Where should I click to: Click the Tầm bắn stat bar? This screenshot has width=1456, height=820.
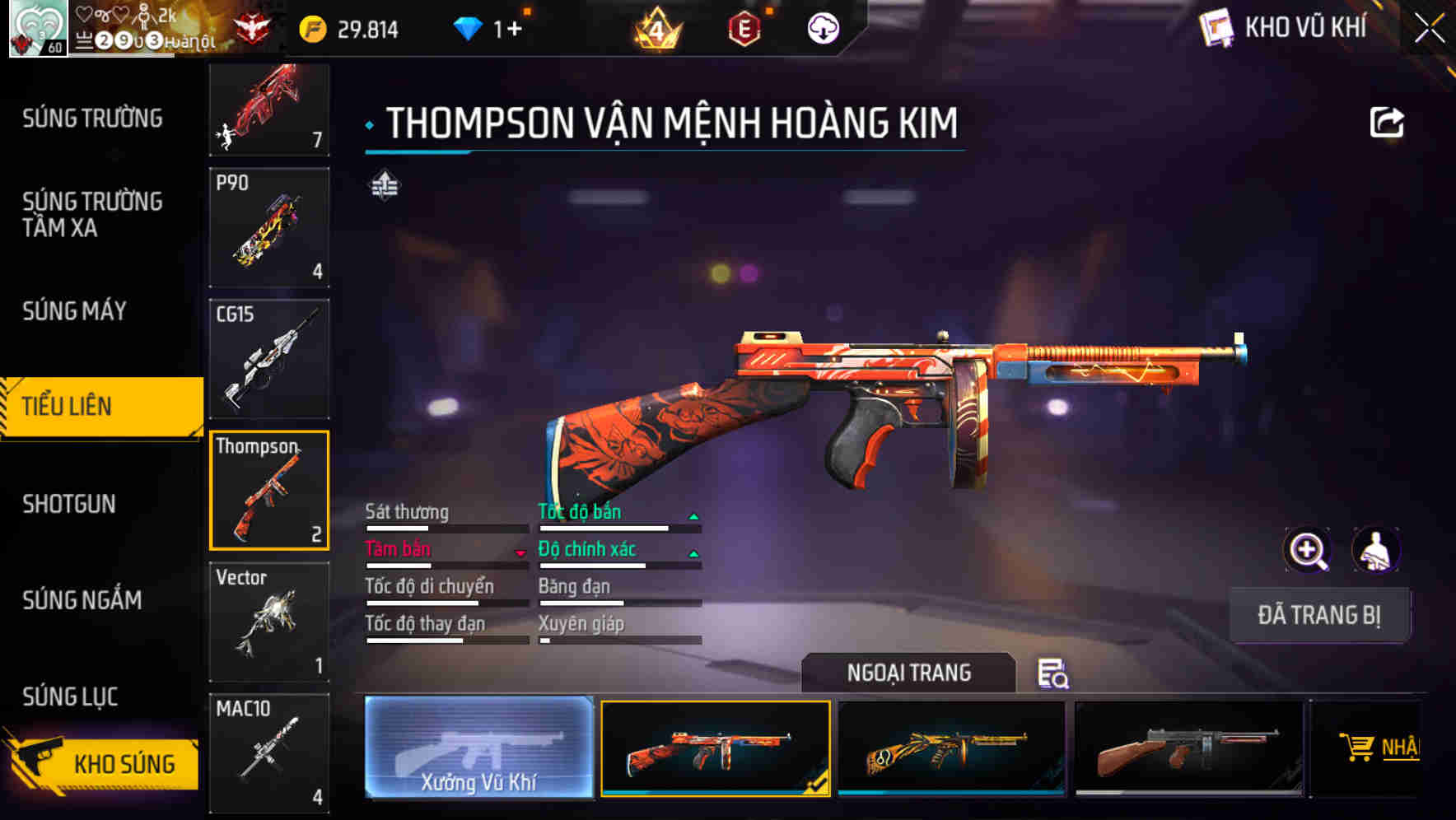click(x=445, y=557)
